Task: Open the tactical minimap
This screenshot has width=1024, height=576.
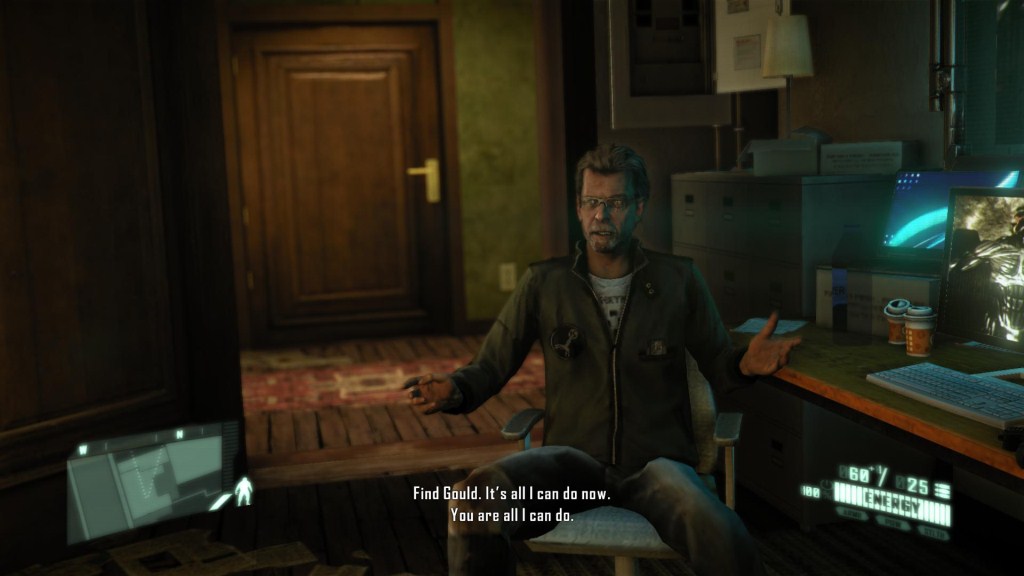Action: point(152,482)
